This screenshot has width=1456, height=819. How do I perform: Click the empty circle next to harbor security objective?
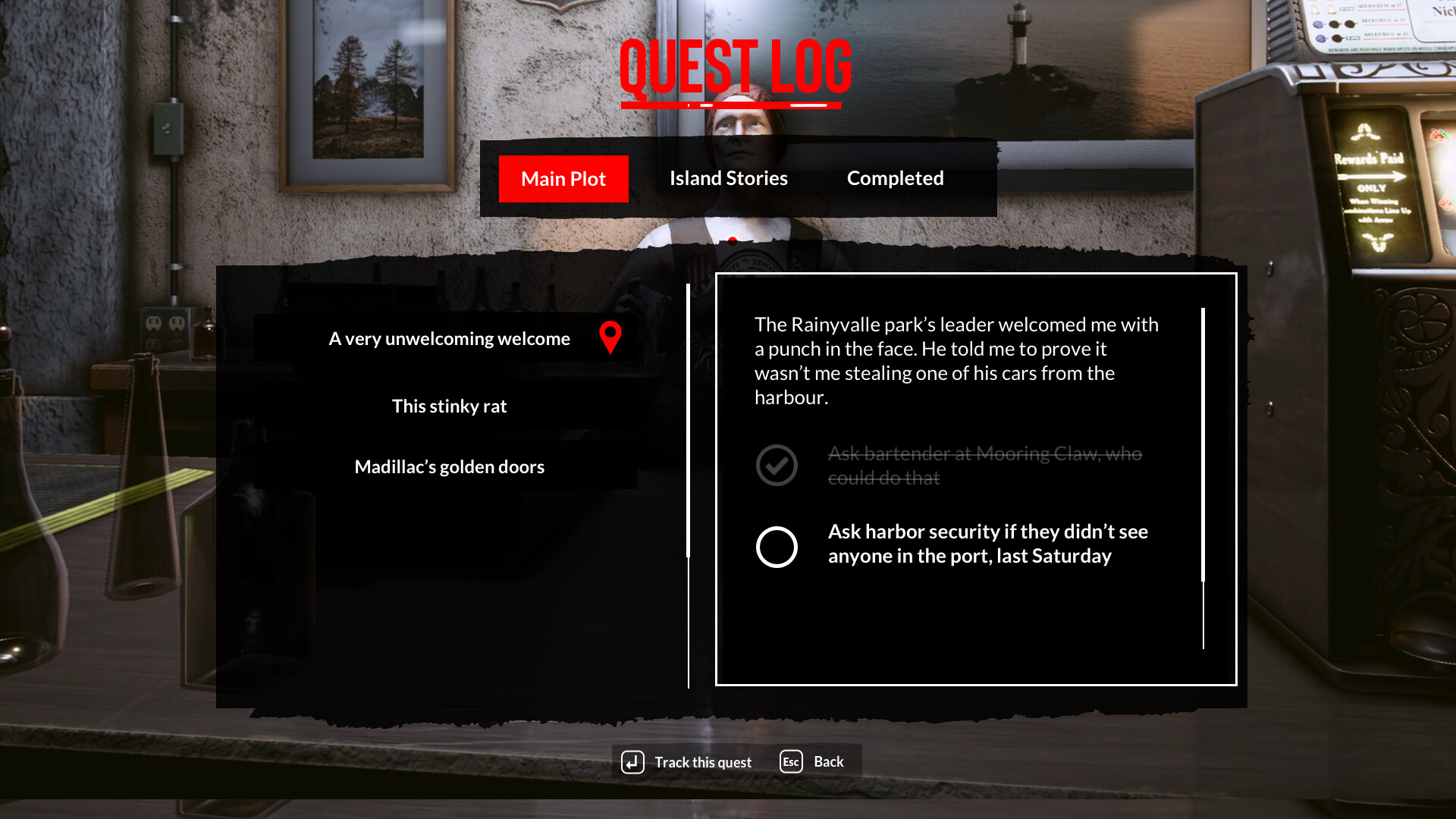(777, 547)
